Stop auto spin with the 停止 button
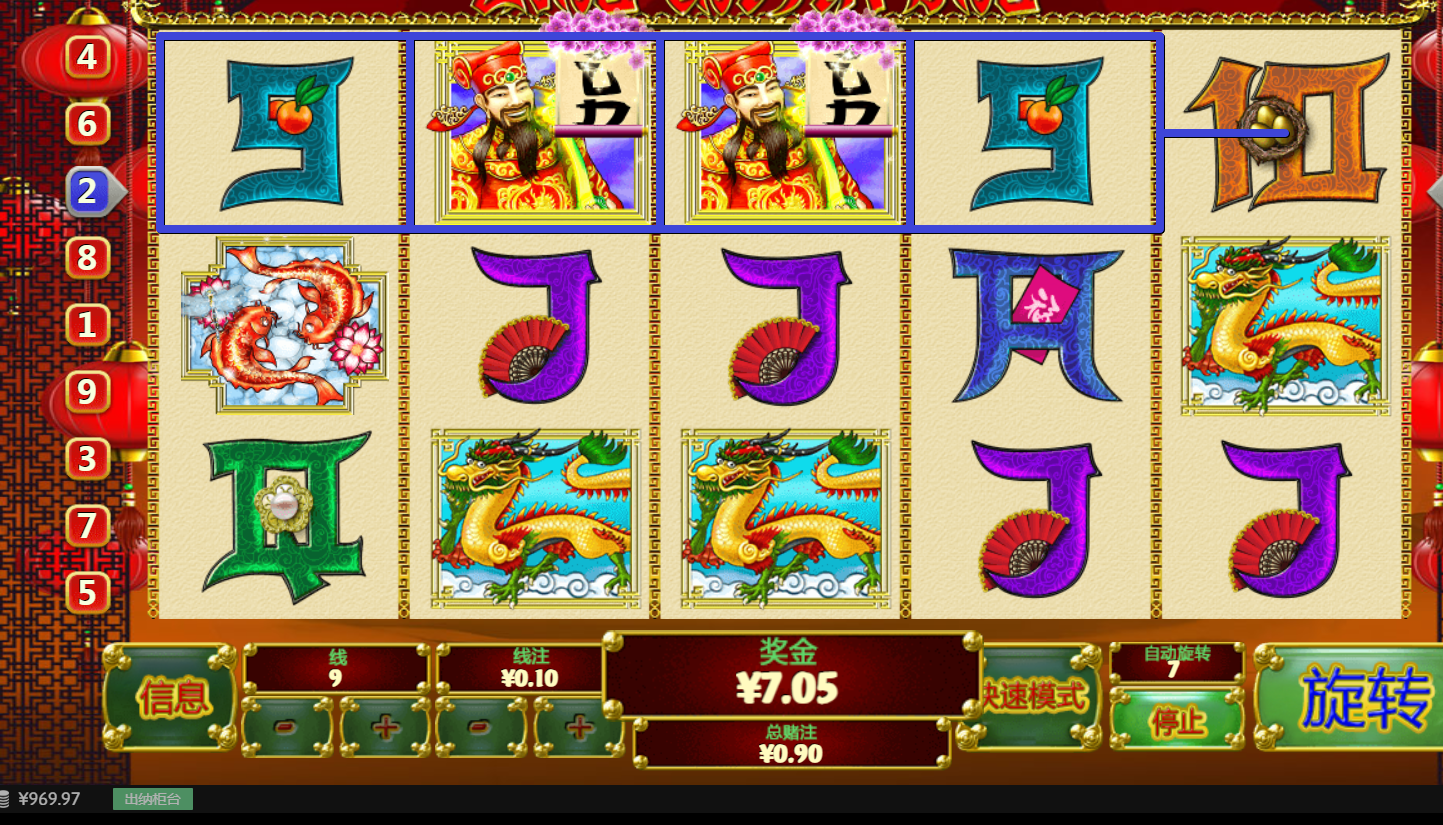 1178,721
